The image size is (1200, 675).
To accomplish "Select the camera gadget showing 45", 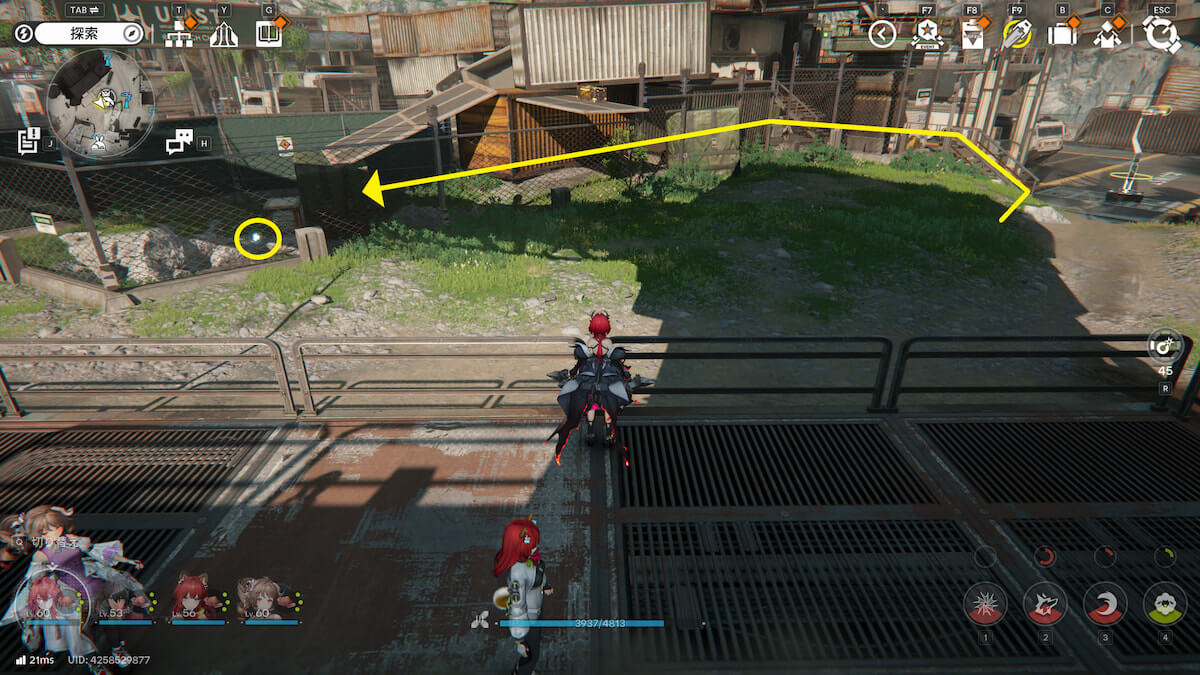I will pos(1165,345).
